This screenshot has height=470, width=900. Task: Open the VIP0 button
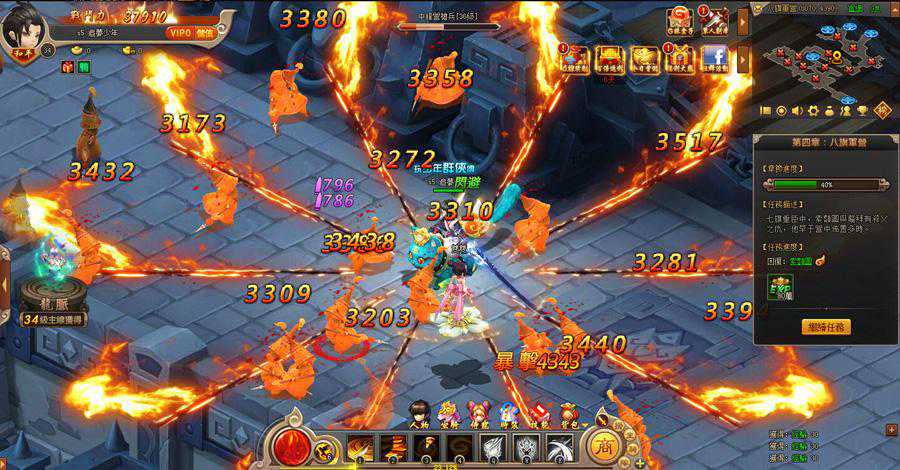point(180,33)
